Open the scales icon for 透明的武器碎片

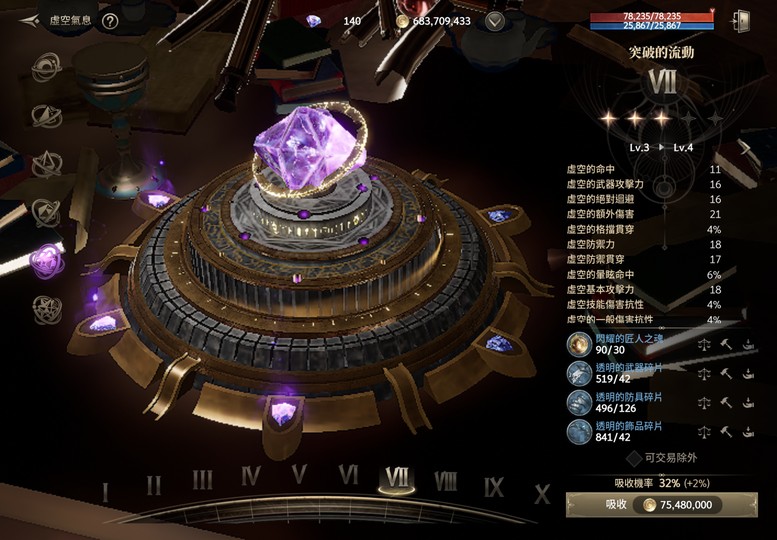click(x=704, y=374)
